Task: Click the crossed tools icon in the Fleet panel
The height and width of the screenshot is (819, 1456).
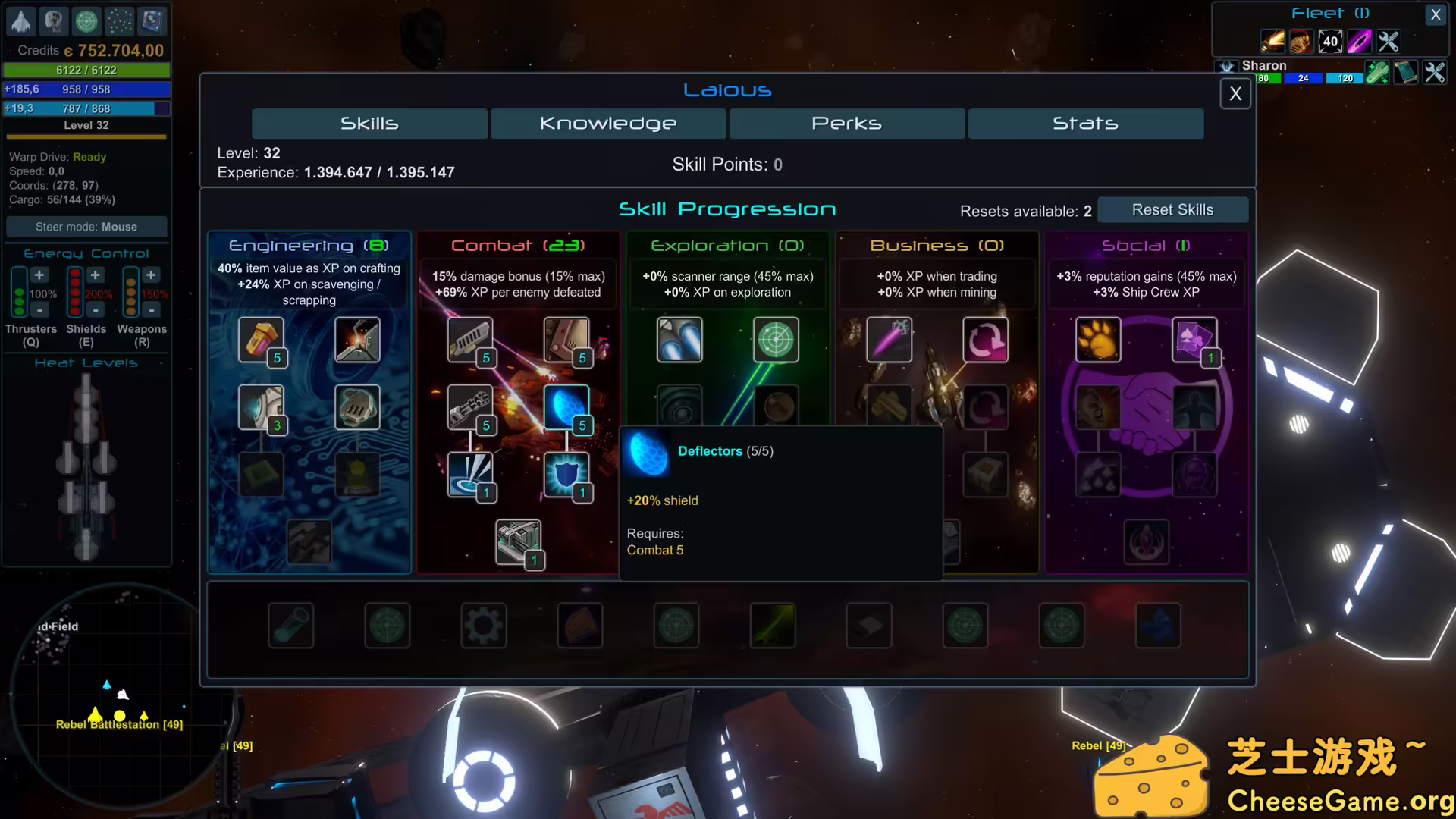Action: pos(1388,42)
